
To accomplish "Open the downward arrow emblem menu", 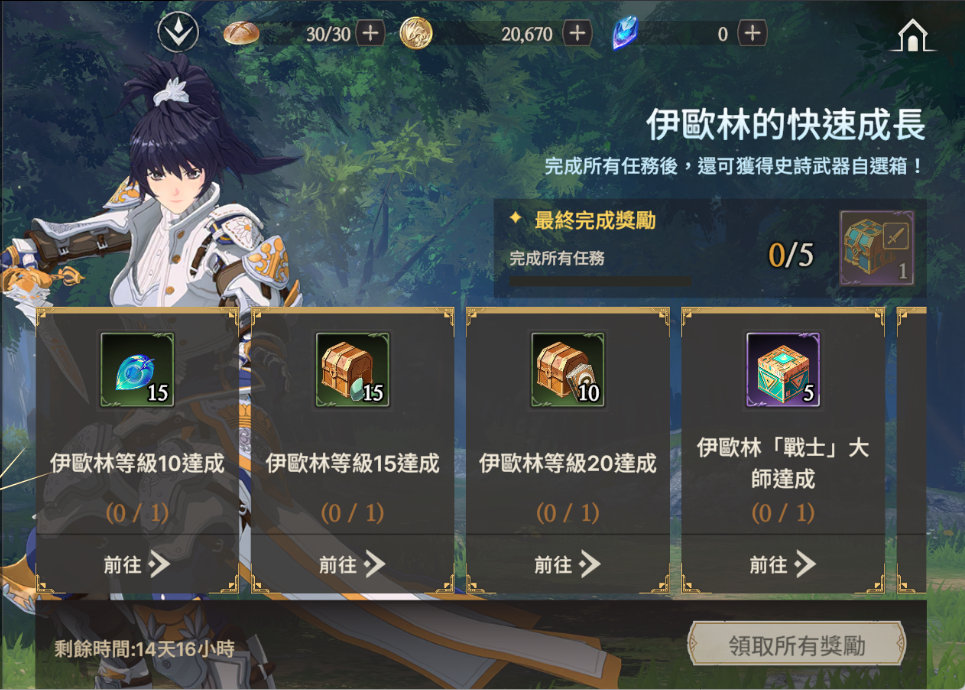I will pos(178,34).
